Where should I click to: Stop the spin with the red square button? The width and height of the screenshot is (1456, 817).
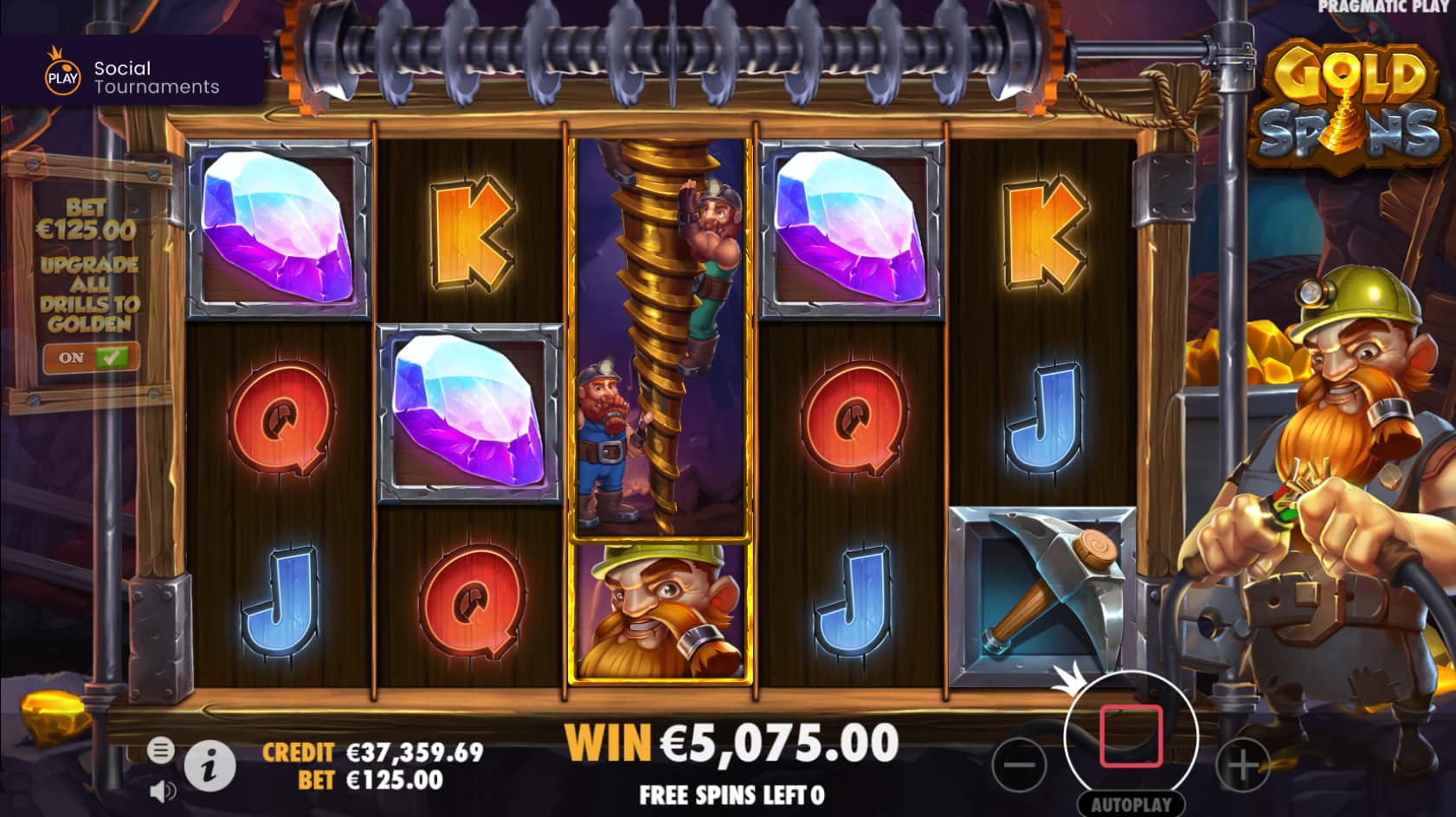[x=1131, y=737]
